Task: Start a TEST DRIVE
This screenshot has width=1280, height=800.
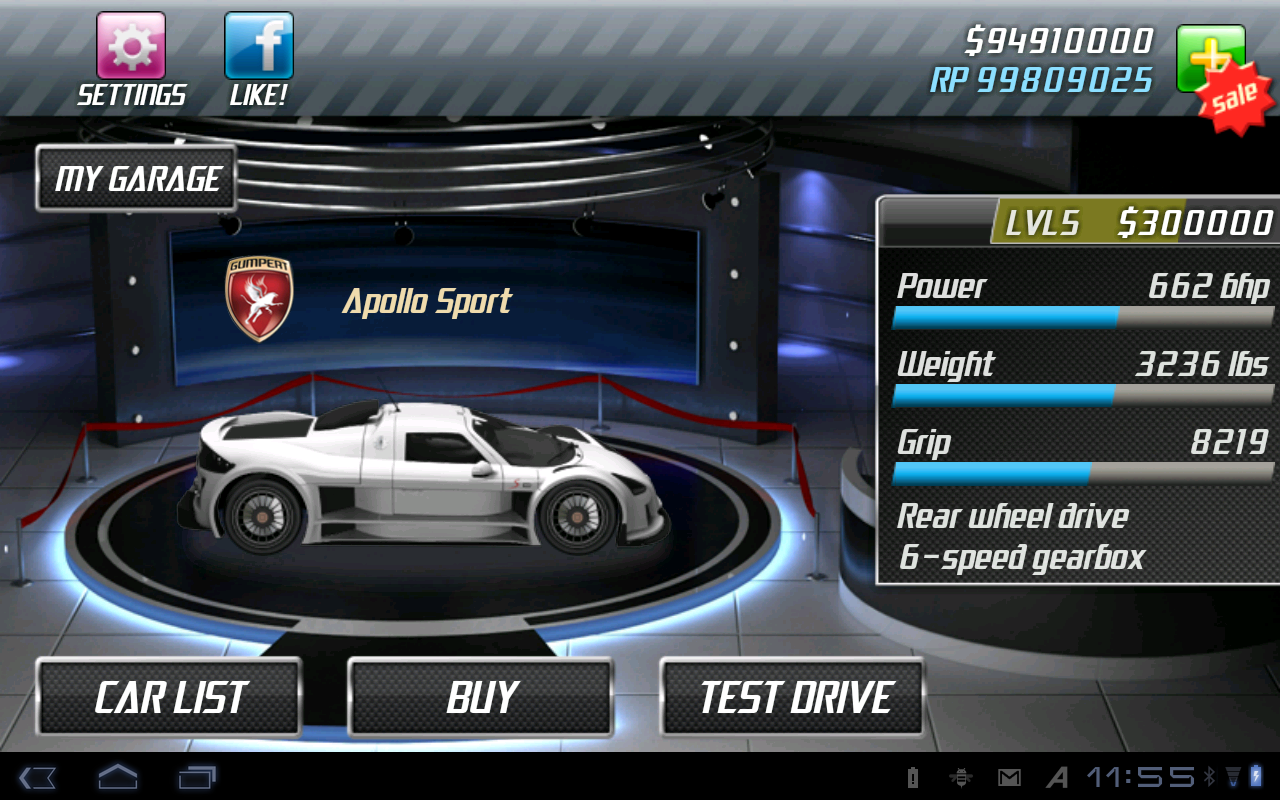Action: pyautogui.click(x=792, y=697)
